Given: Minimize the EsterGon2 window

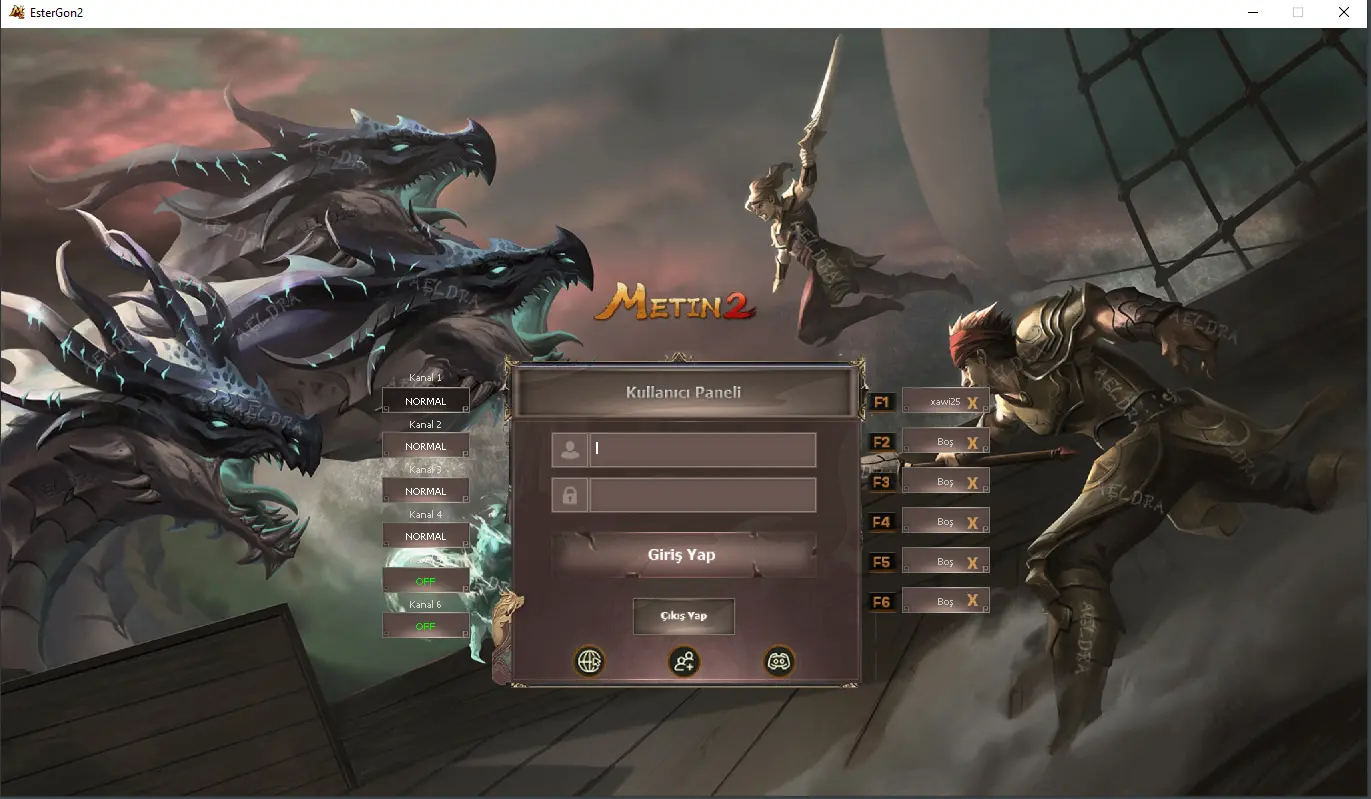Looking at the screenshot, I should pos(1253,12).
